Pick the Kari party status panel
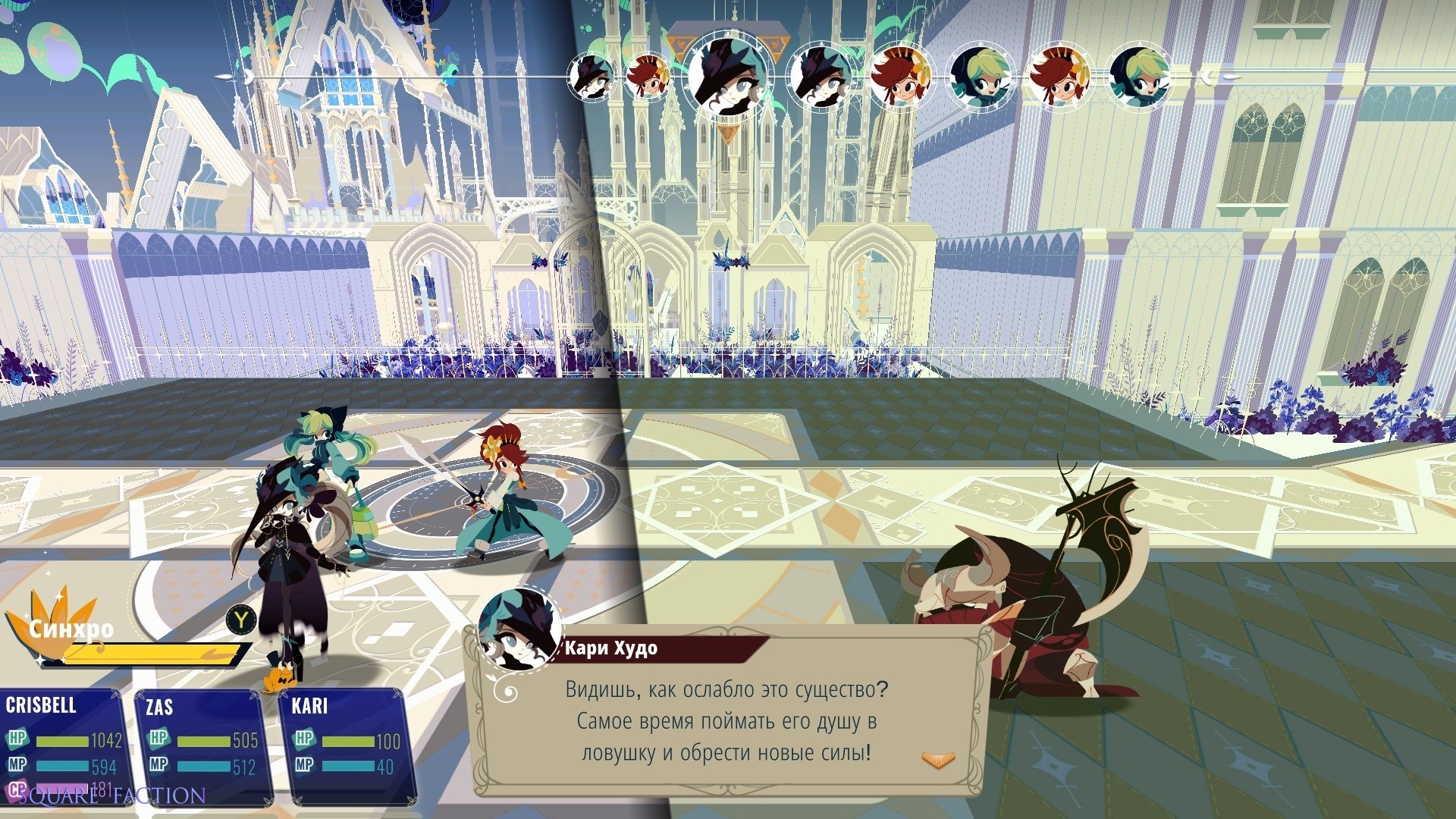The image size is (1456, 819). 347,747
